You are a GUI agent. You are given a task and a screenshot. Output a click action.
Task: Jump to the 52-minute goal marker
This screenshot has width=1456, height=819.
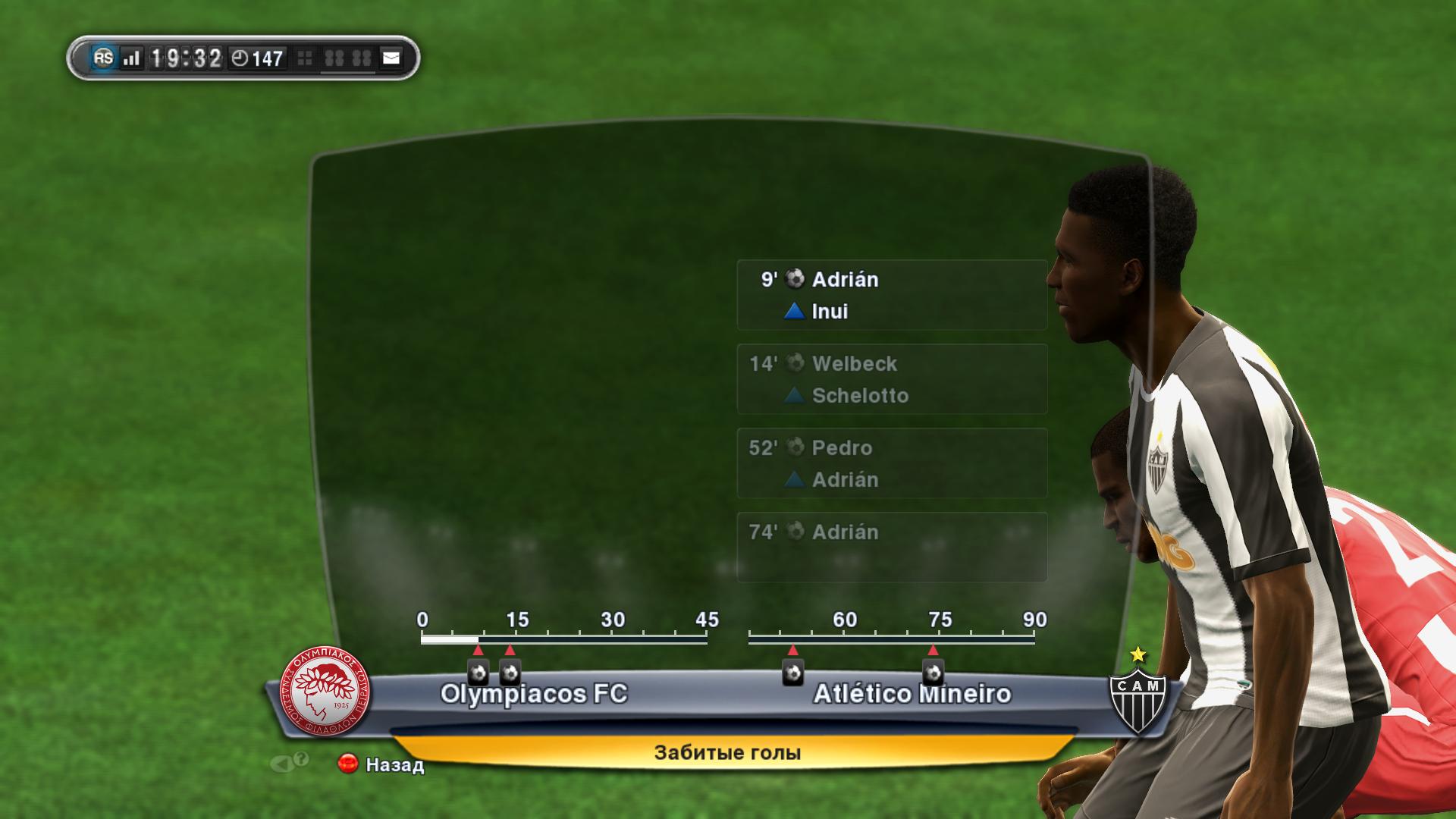coord(792,672)
